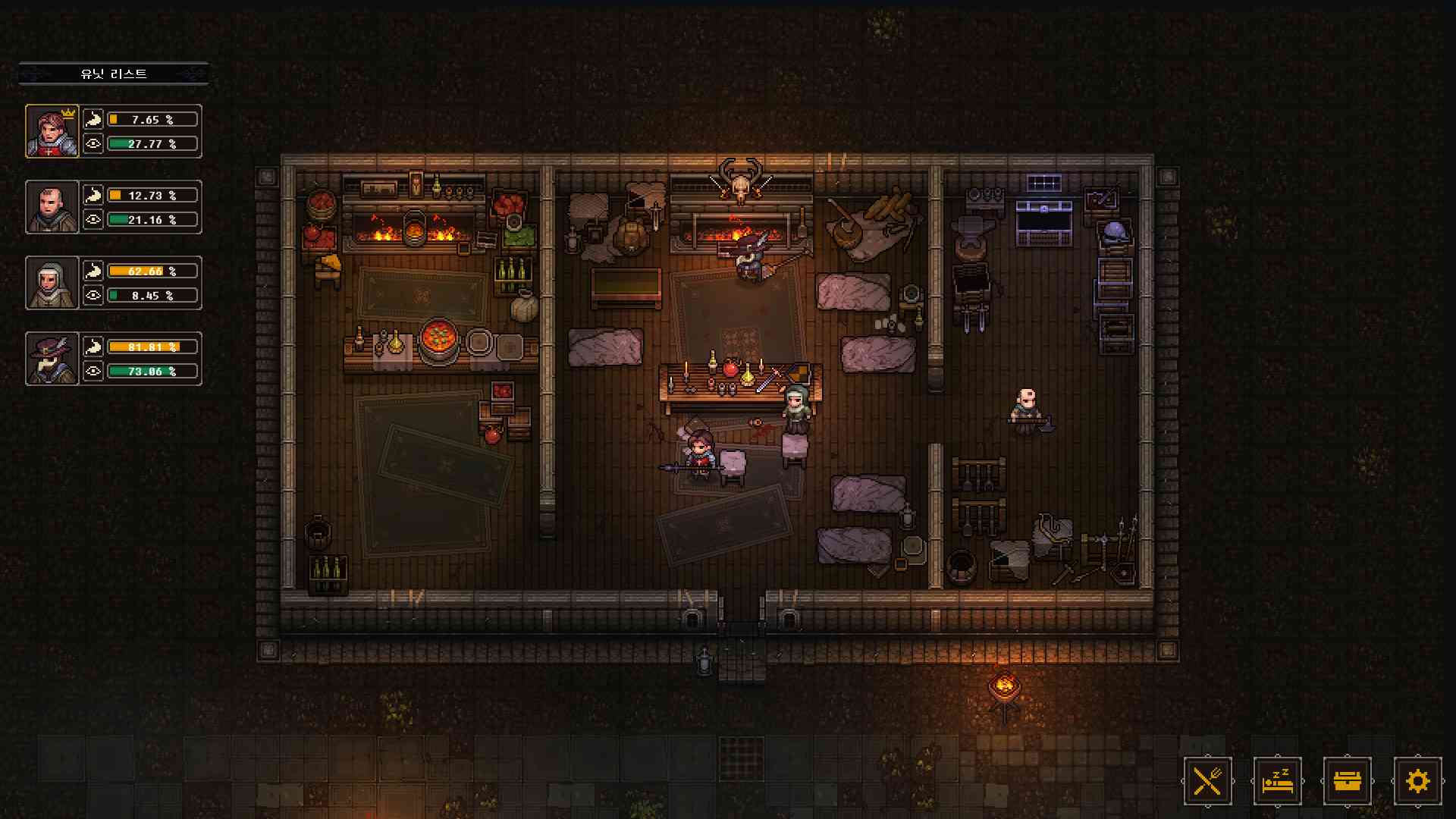The height and width of the screenshot is (819, 1456).
Task: Toggle the eye icon for the crowned king
Action: pyautogui.click(x=93, y=144)
